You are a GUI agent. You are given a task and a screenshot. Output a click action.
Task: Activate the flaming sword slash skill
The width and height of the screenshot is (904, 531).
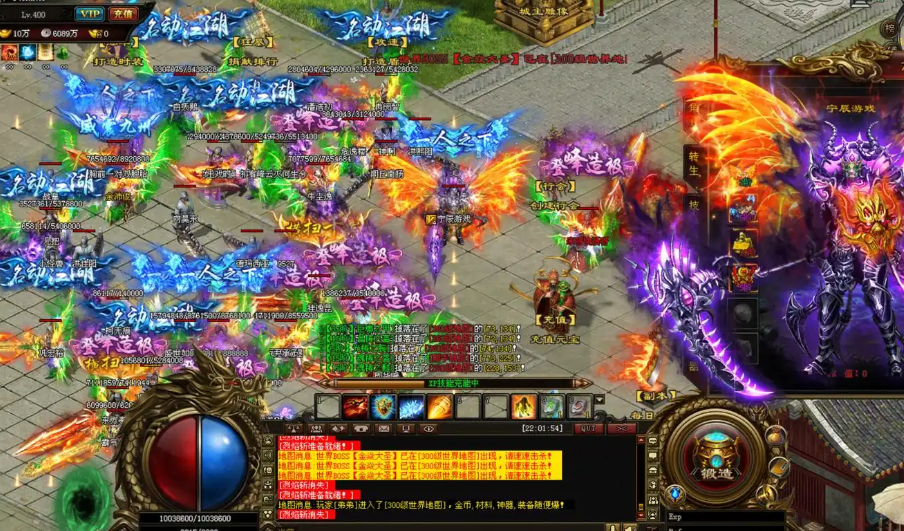pos(355,407)
